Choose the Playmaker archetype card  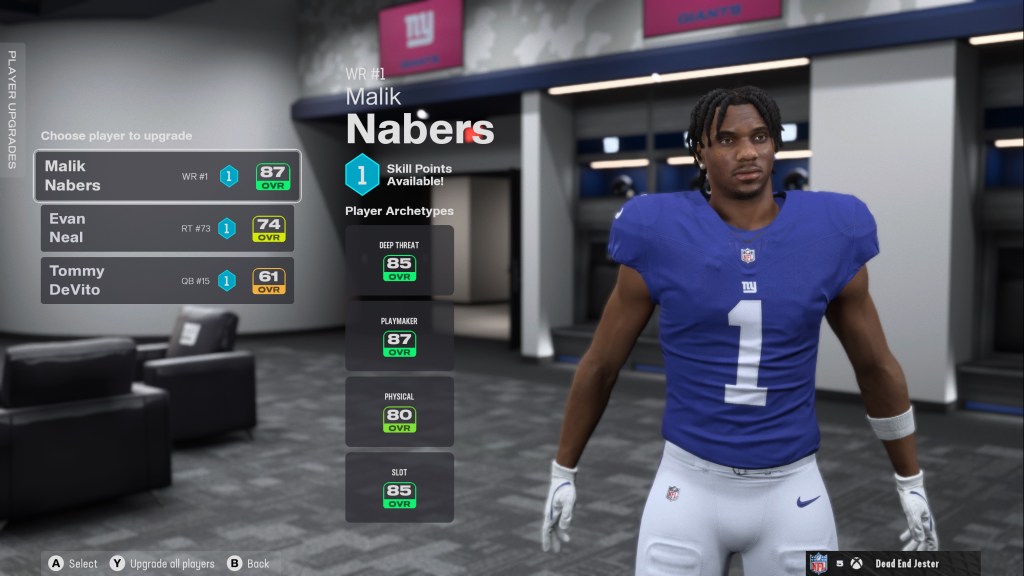pyautogui.click(x=399, y=336)
